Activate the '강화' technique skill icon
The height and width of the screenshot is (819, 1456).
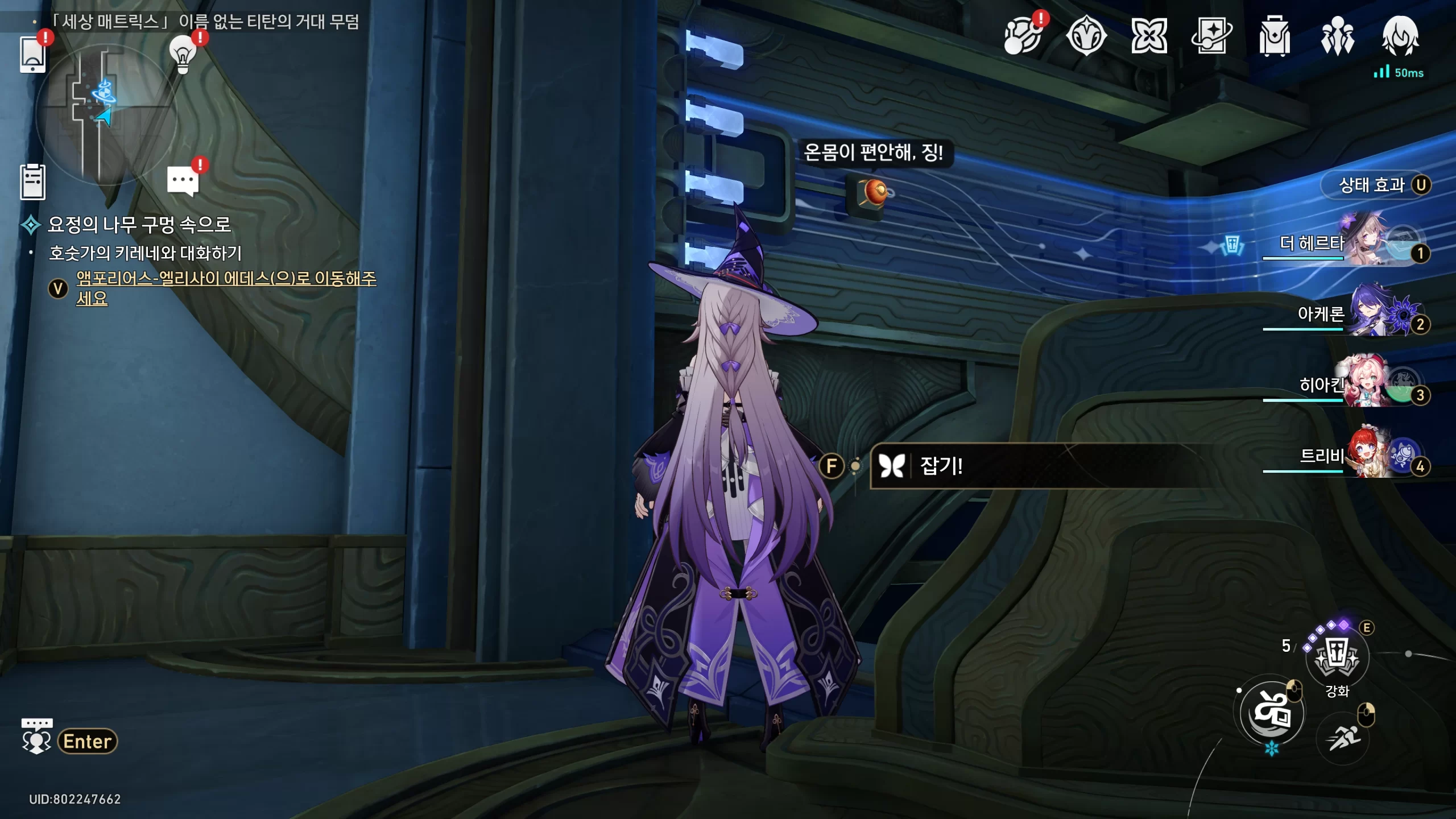click(x=1337, y=657)
